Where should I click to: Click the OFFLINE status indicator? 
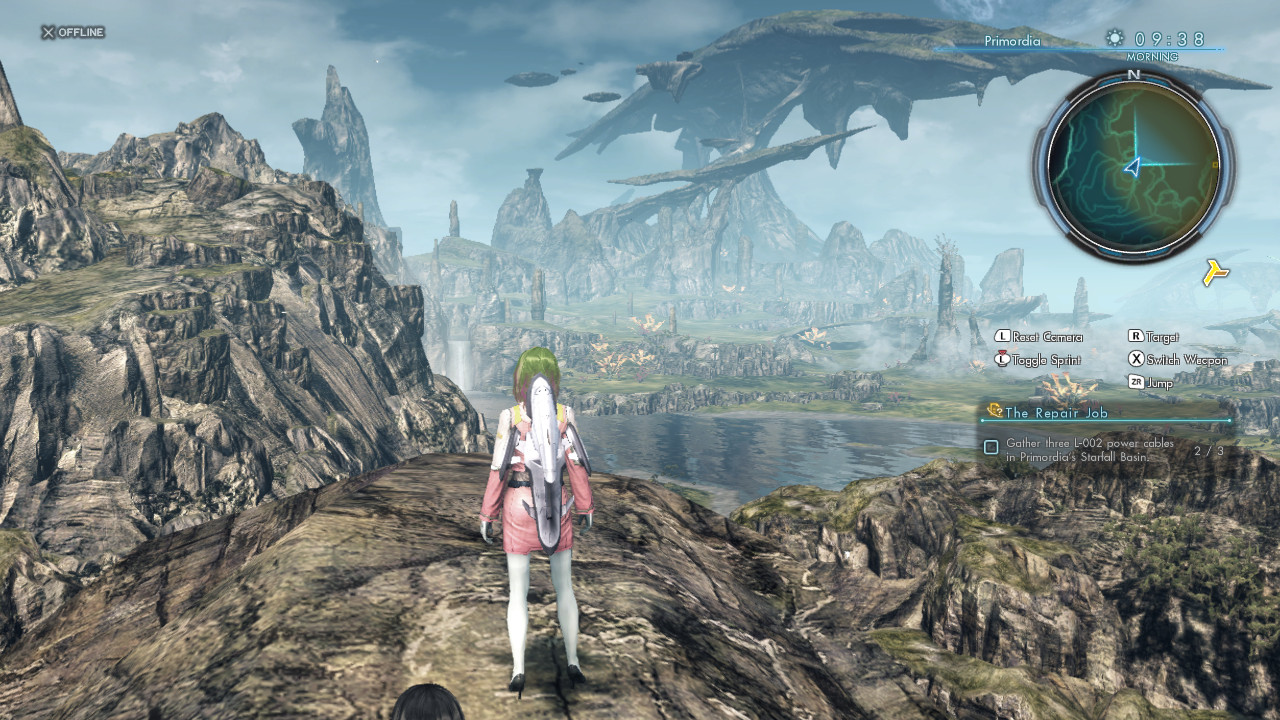[73, 32]
